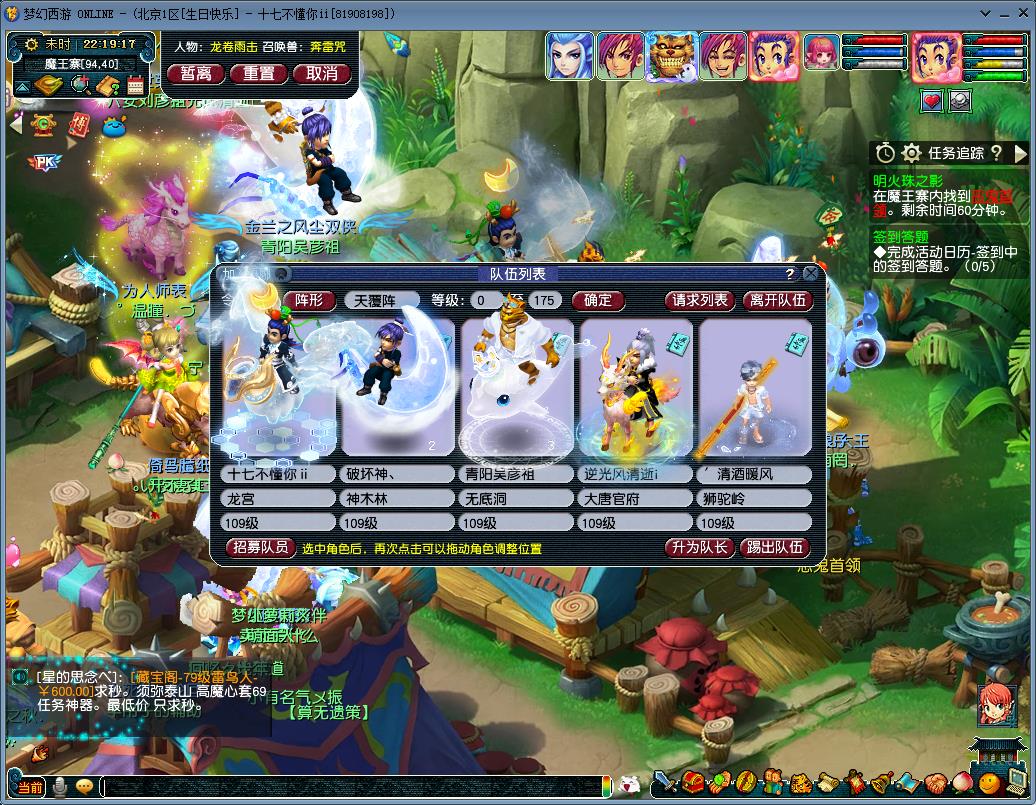Click the 任务追踪 gear settings icon

911,153
